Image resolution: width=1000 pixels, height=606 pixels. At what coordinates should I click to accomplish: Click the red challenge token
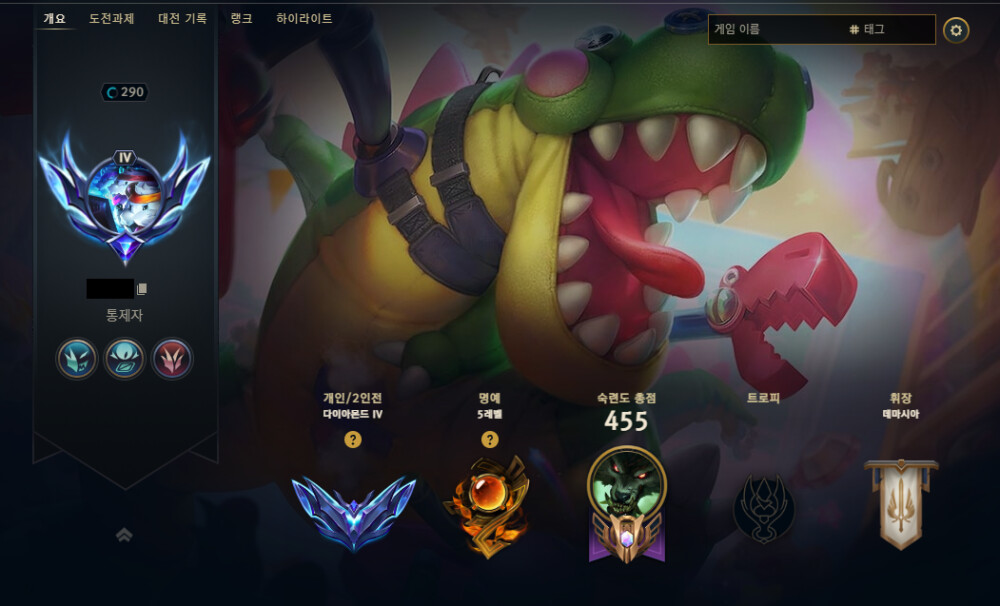coord(172,357)
